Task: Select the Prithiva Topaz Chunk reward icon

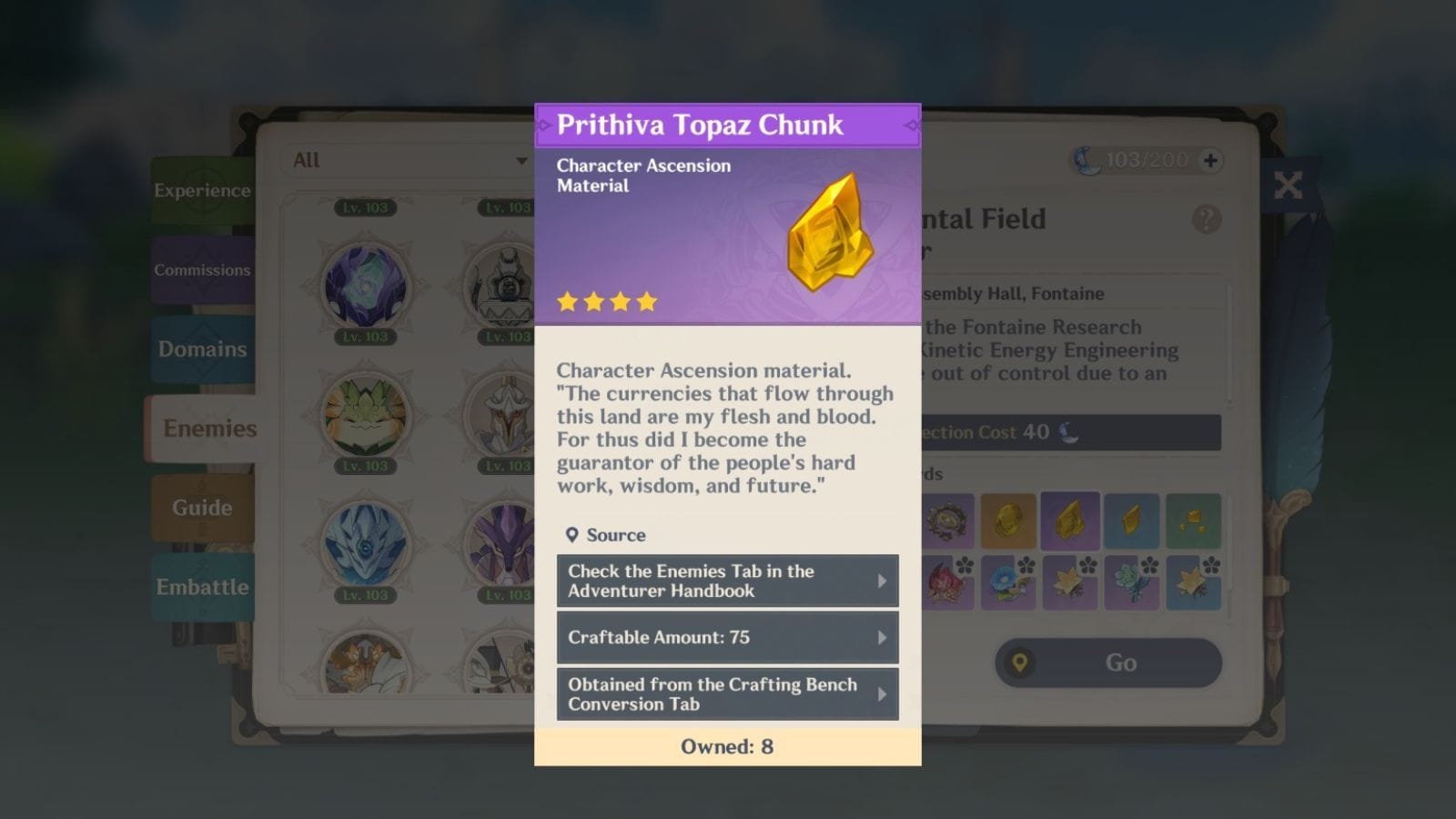Action: pos(1070,521)
